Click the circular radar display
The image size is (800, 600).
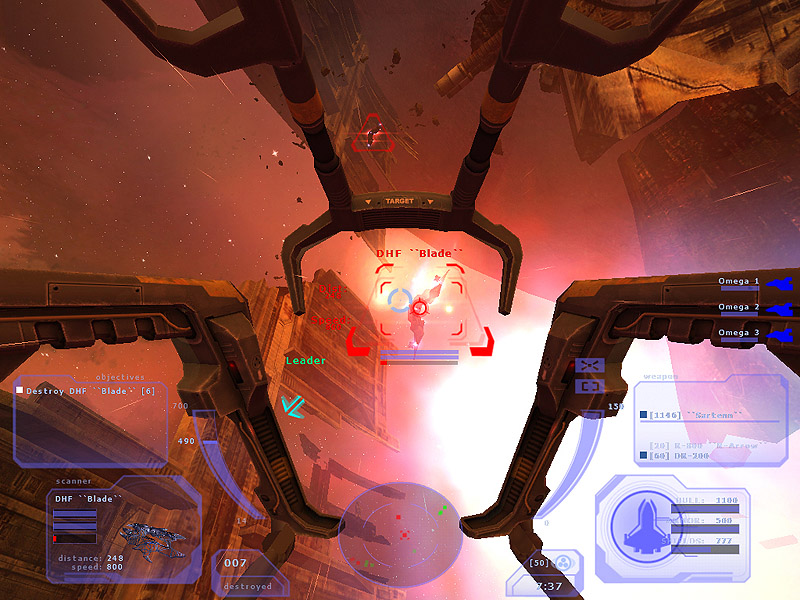pyautogui.click(x=398, y=535)
